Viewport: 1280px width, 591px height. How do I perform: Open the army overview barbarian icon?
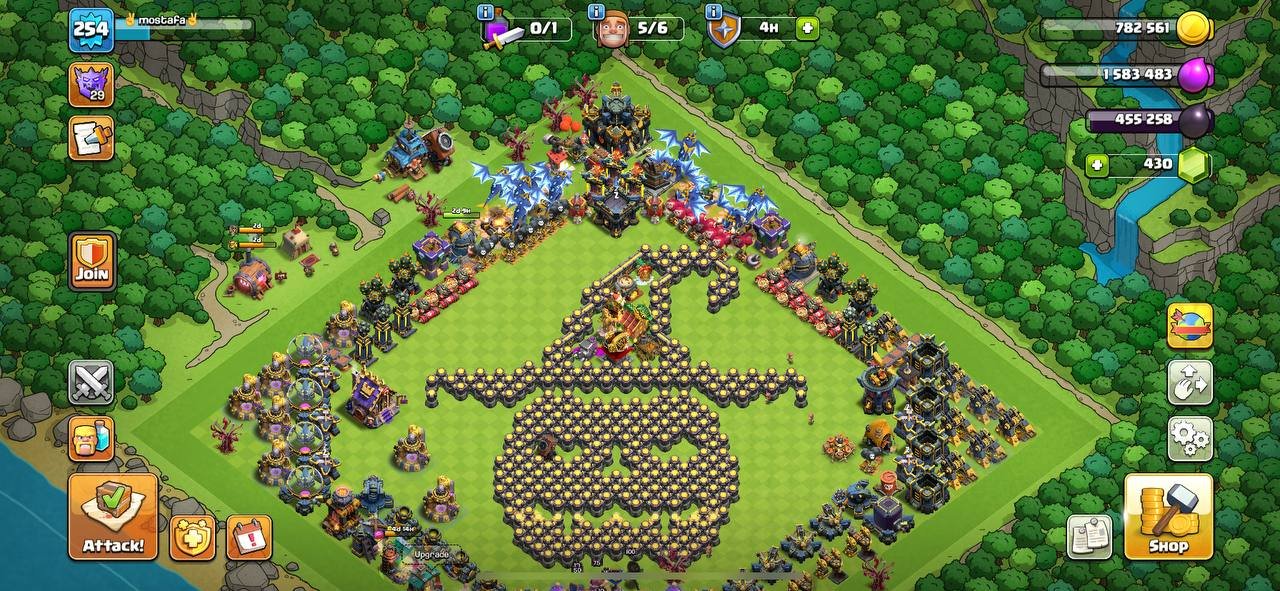click(91, 438)
